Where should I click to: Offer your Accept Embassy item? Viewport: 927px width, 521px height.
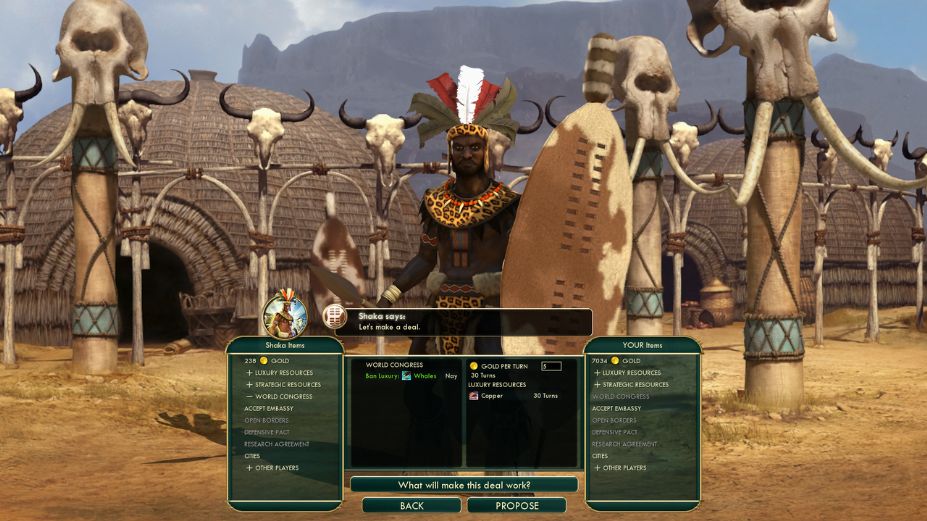615,408
